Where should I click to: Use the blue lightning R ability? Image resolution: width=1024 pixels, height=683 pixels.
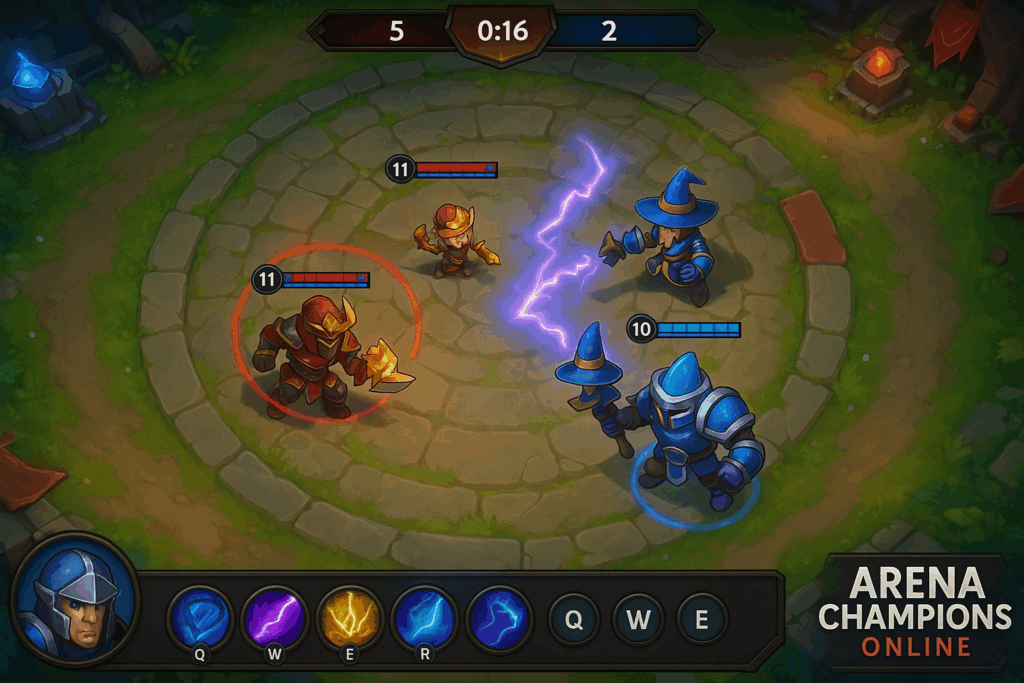424,616
